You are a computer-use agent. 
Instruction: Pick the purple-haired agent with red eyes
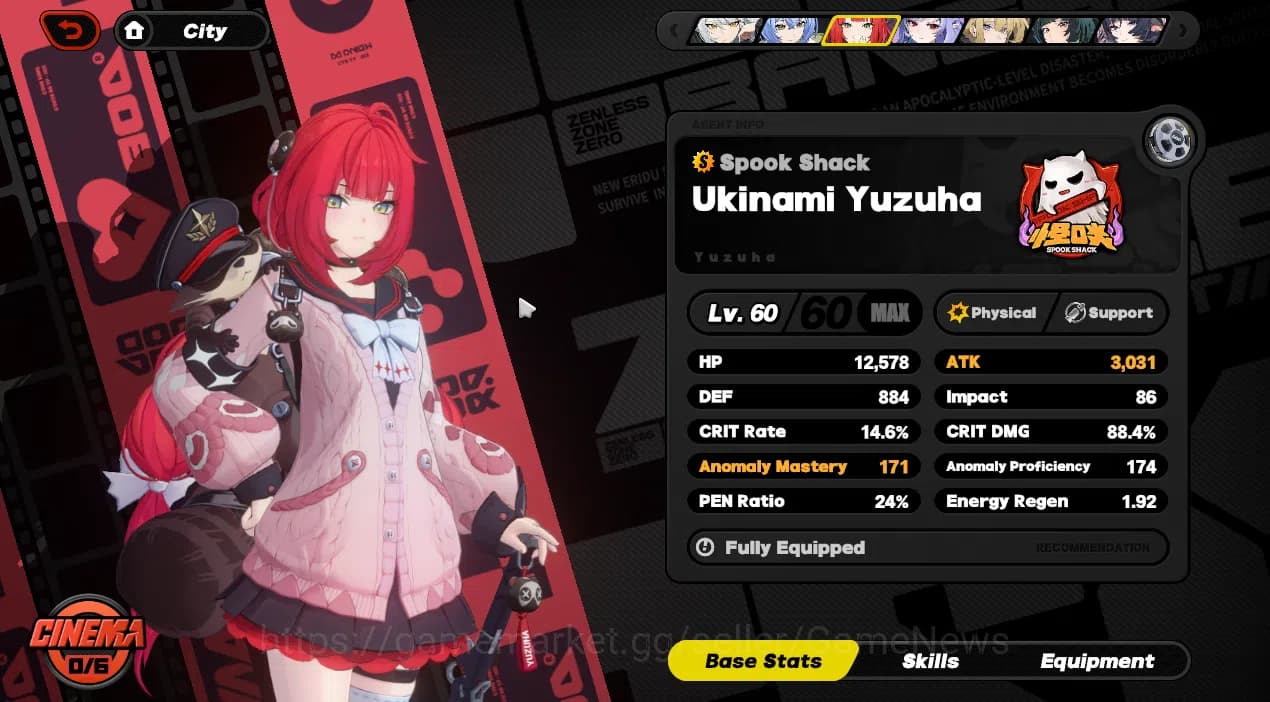click(928, 31)
